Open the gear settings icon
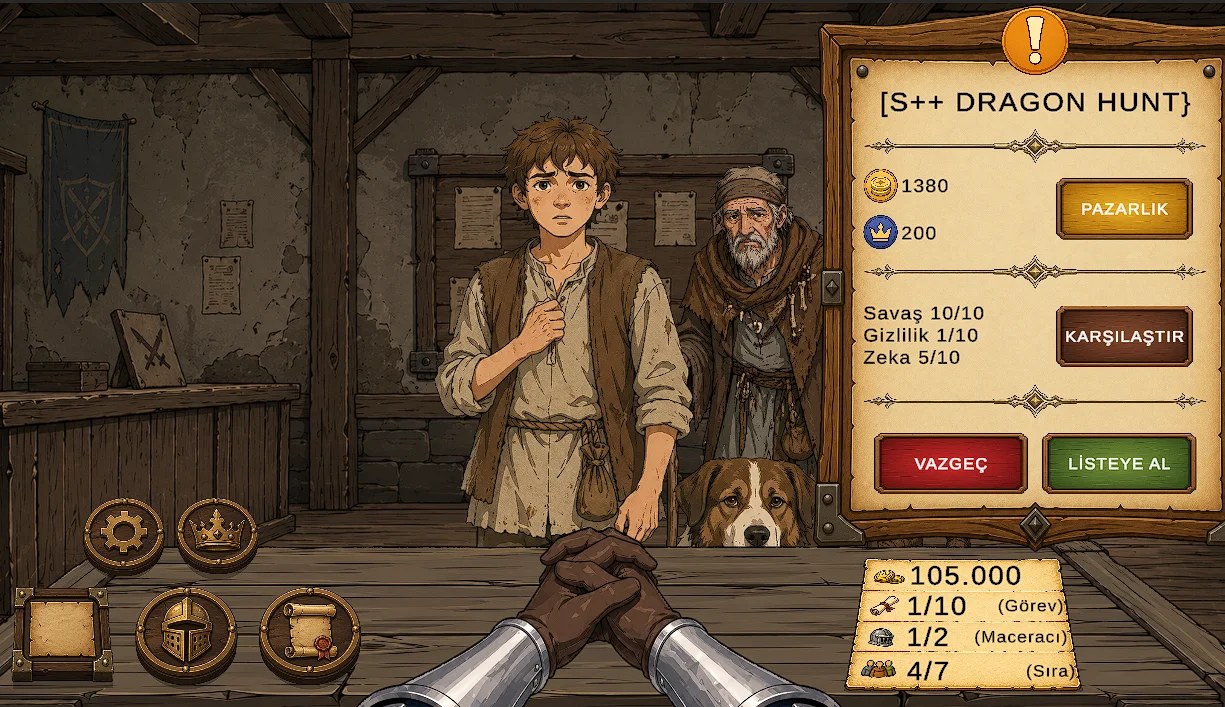 click(x=124, y=533)
